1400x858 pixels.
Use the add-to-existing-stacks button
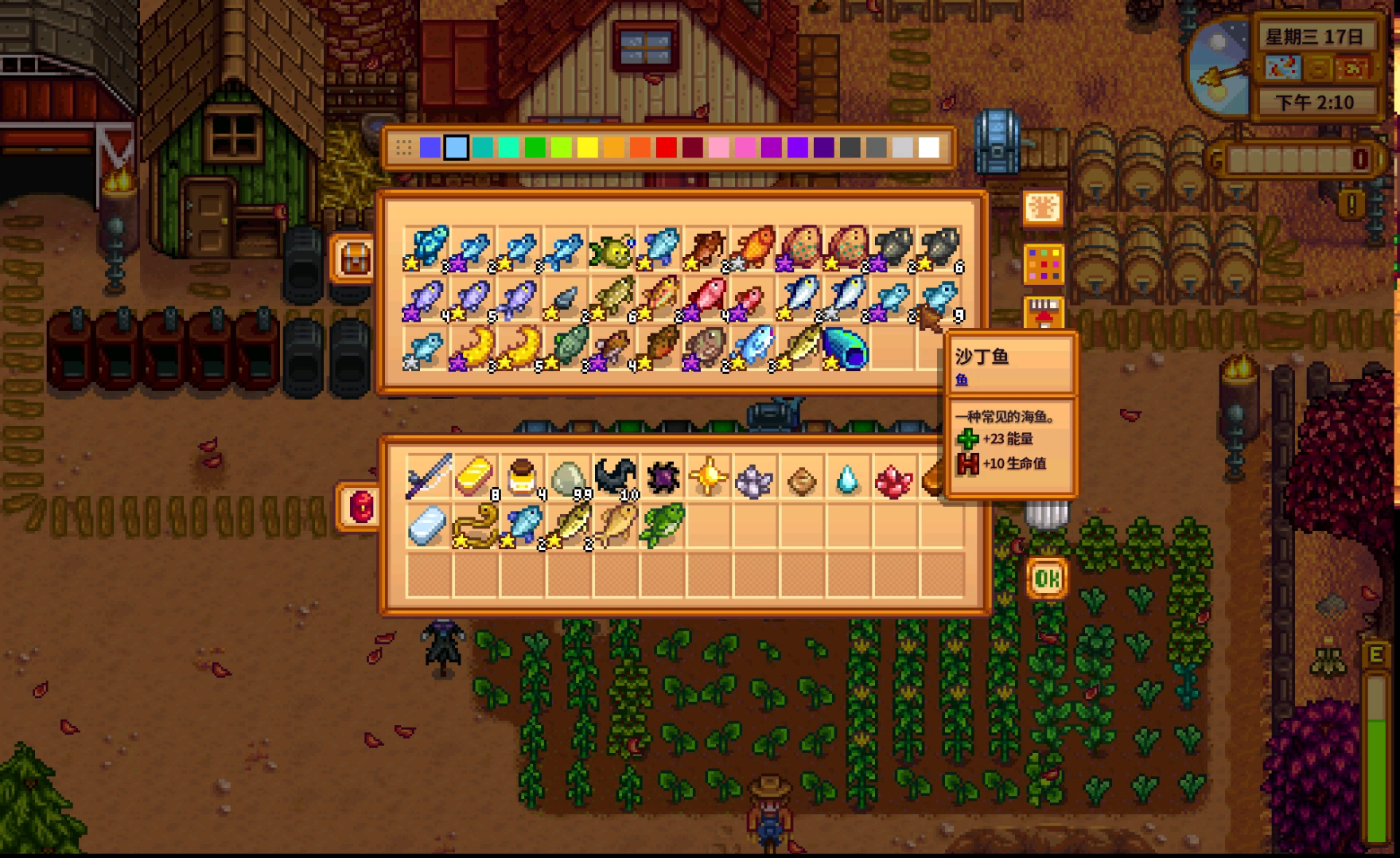tap(1043, 312)
